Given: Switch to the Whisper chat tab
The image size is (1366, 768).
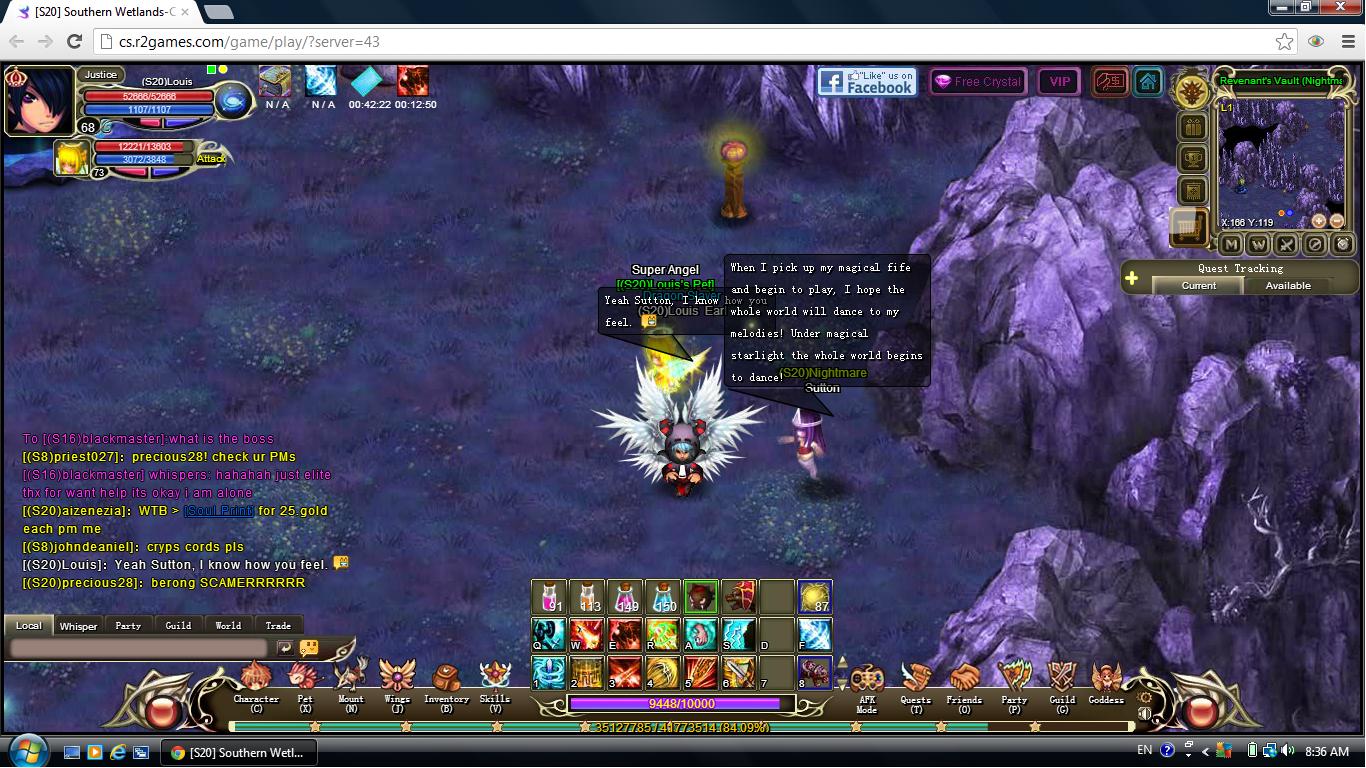Looking at the screenshot, I should [78, 626].
